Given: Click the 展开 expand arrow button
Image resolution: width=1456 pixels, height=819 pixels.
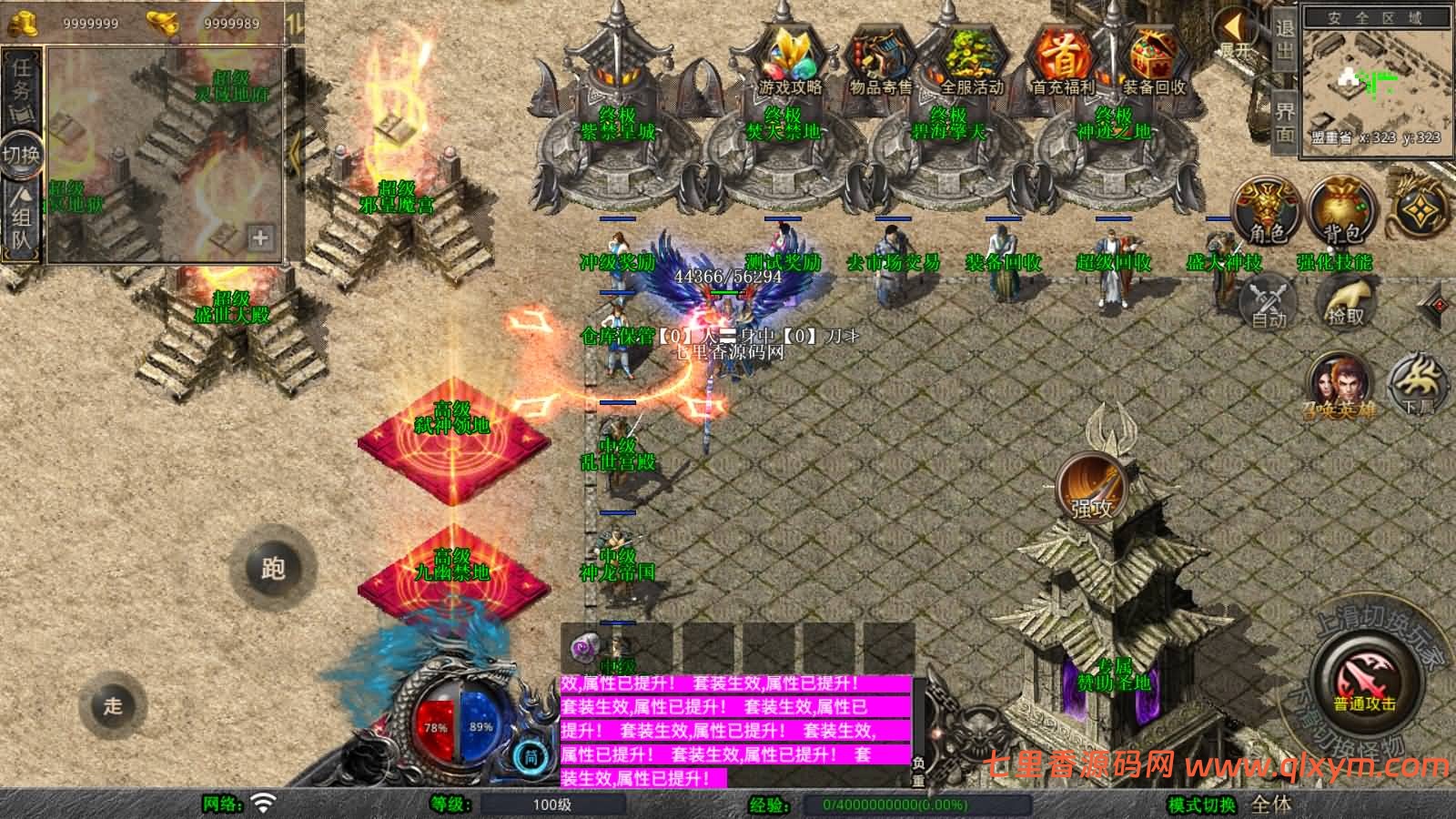Looking at the screenshot, I should click(1235, 35).
